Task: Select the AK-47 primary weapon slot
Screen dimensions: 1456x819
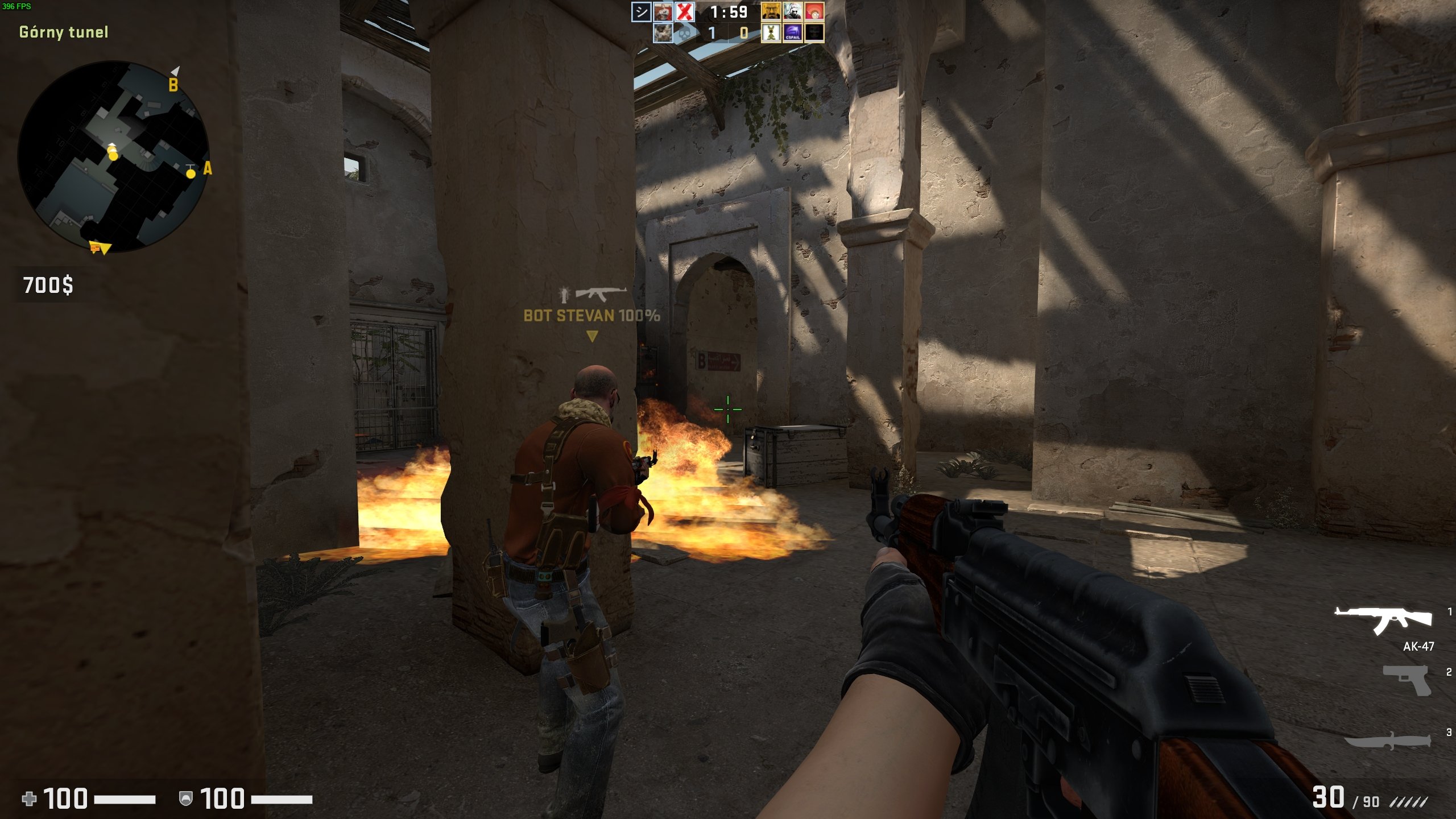Action: [x=1383, y=620]
